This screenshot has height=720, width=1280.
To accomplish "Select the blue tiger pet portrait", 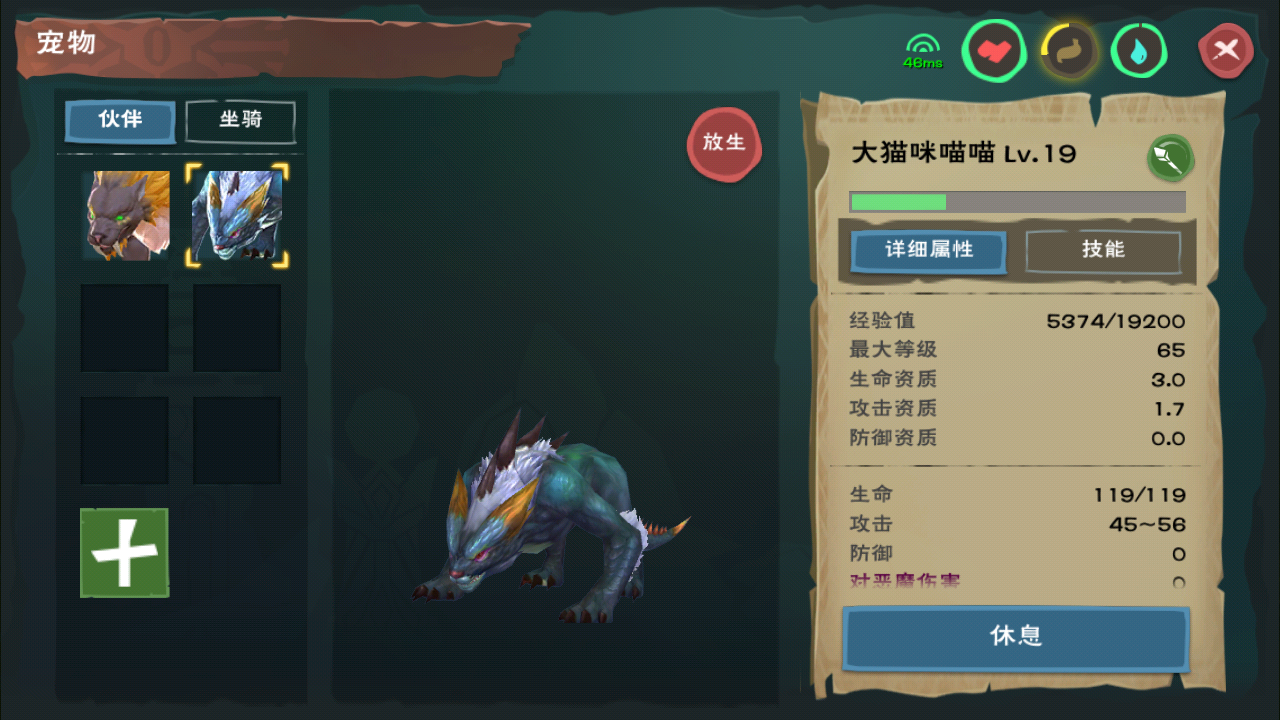I will [237, 216].
